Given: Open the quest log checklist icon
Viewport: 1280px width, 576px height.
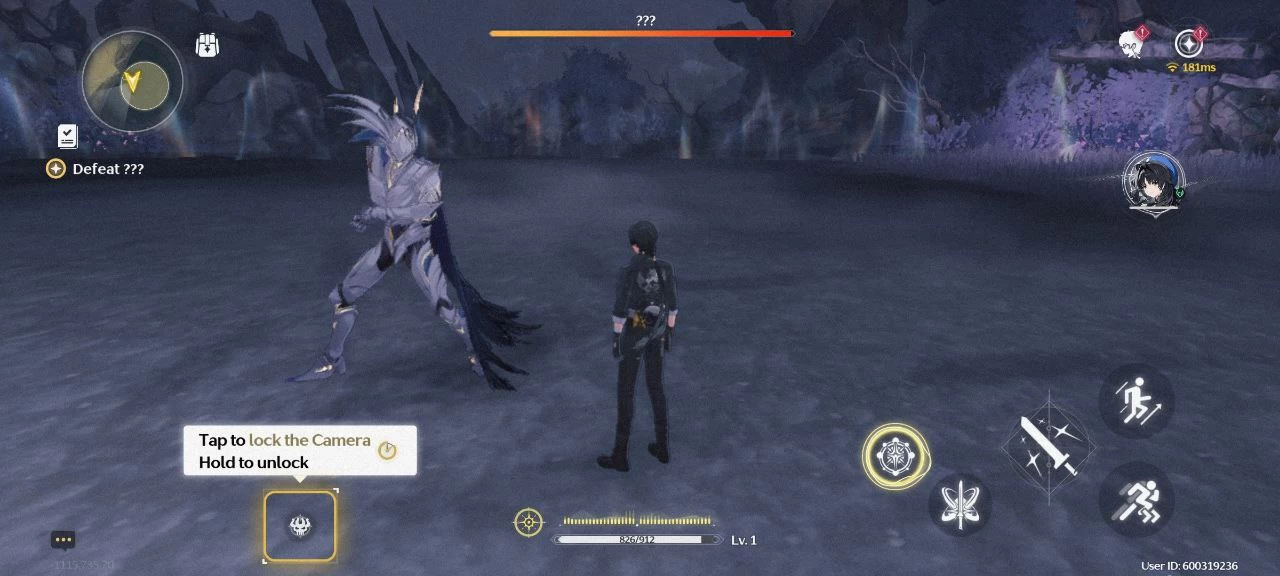Looking at the screenshot, I should 68,137.
